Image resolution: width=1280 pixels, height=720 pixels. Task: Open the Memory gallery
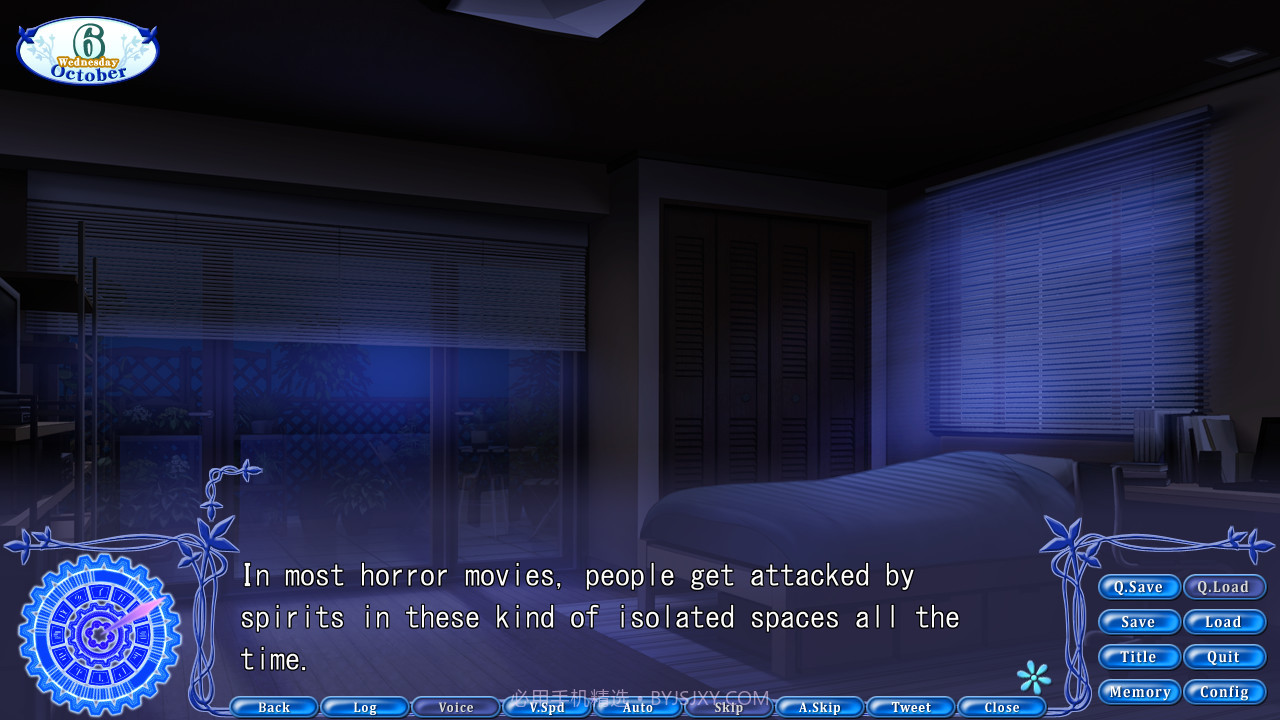[1139, 692]
